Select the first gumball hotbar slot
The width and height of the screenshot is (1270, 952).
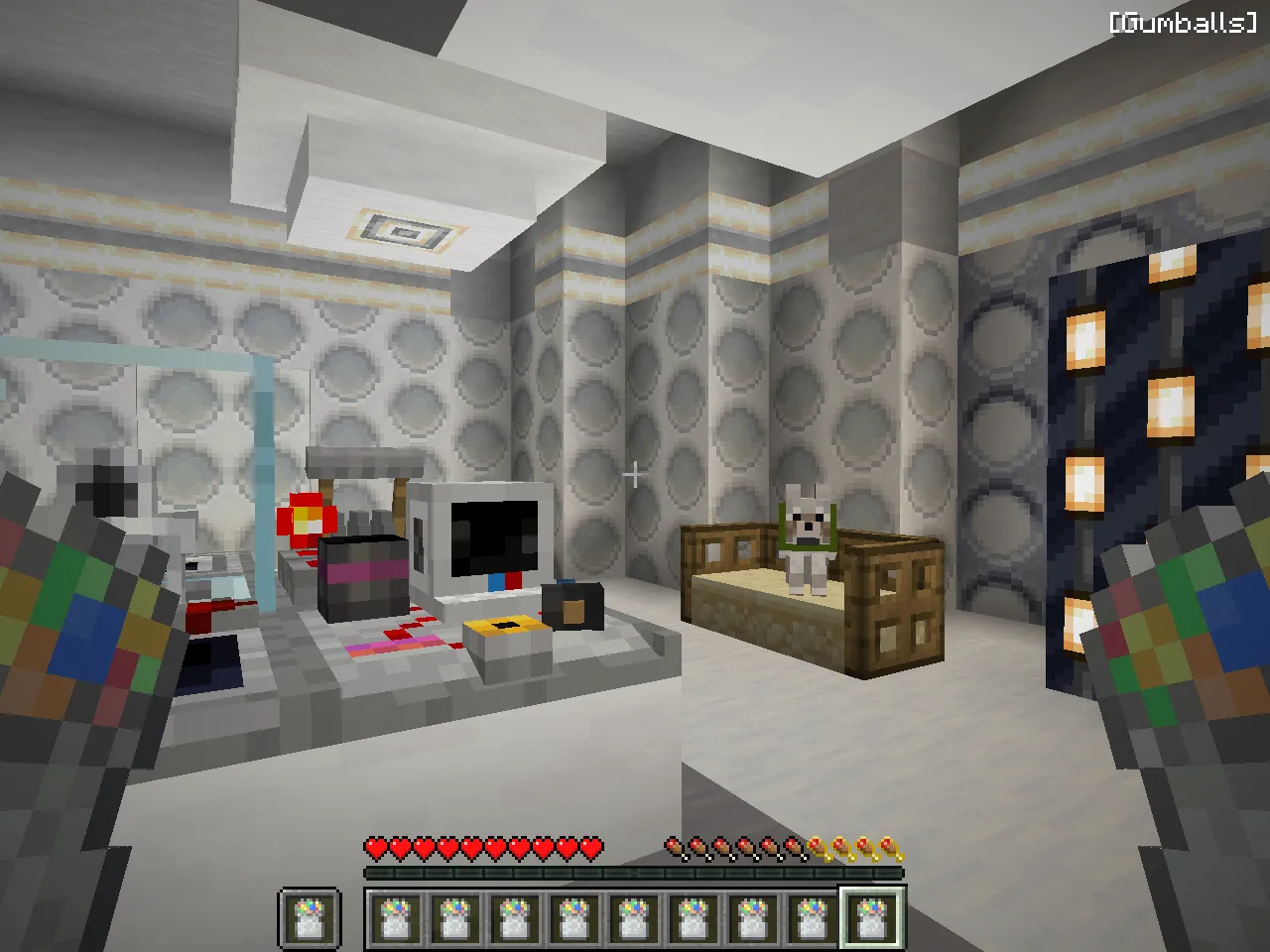pos(394,920)
